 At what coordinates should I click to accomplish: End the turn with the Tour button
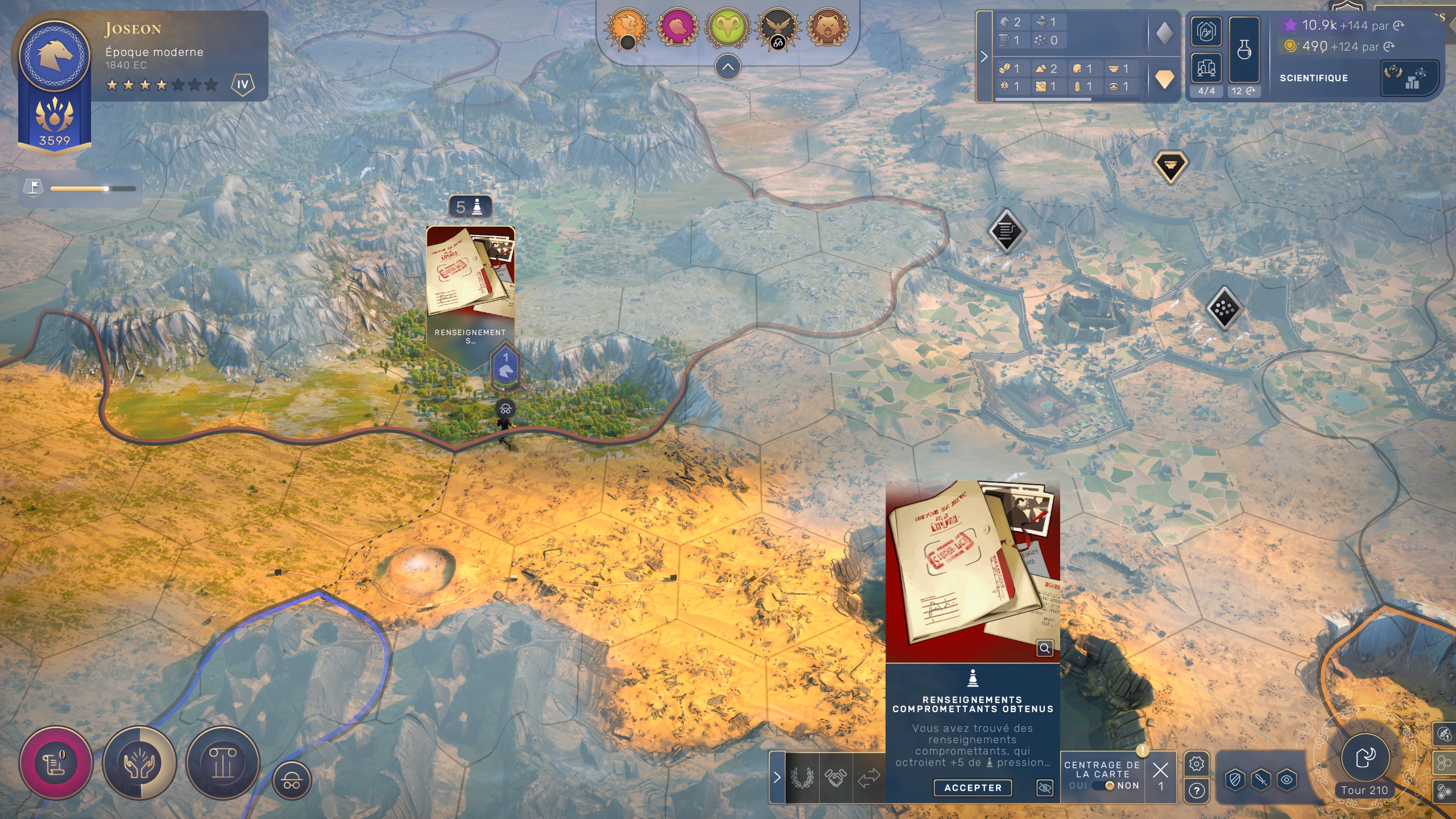tap(1365, 758)
